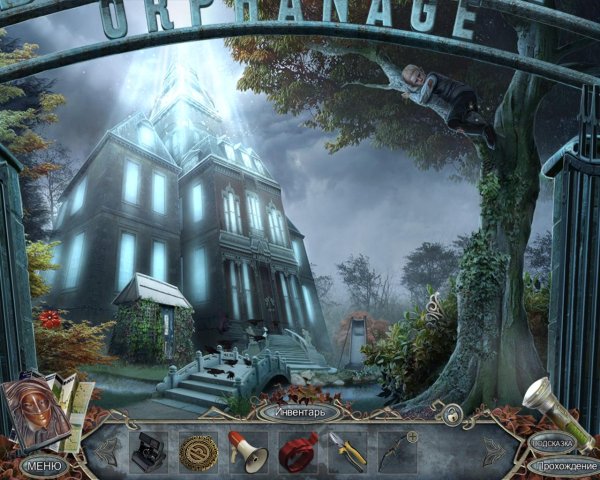
Task: Select the red tape roll item
Action: tap(297, 452)
